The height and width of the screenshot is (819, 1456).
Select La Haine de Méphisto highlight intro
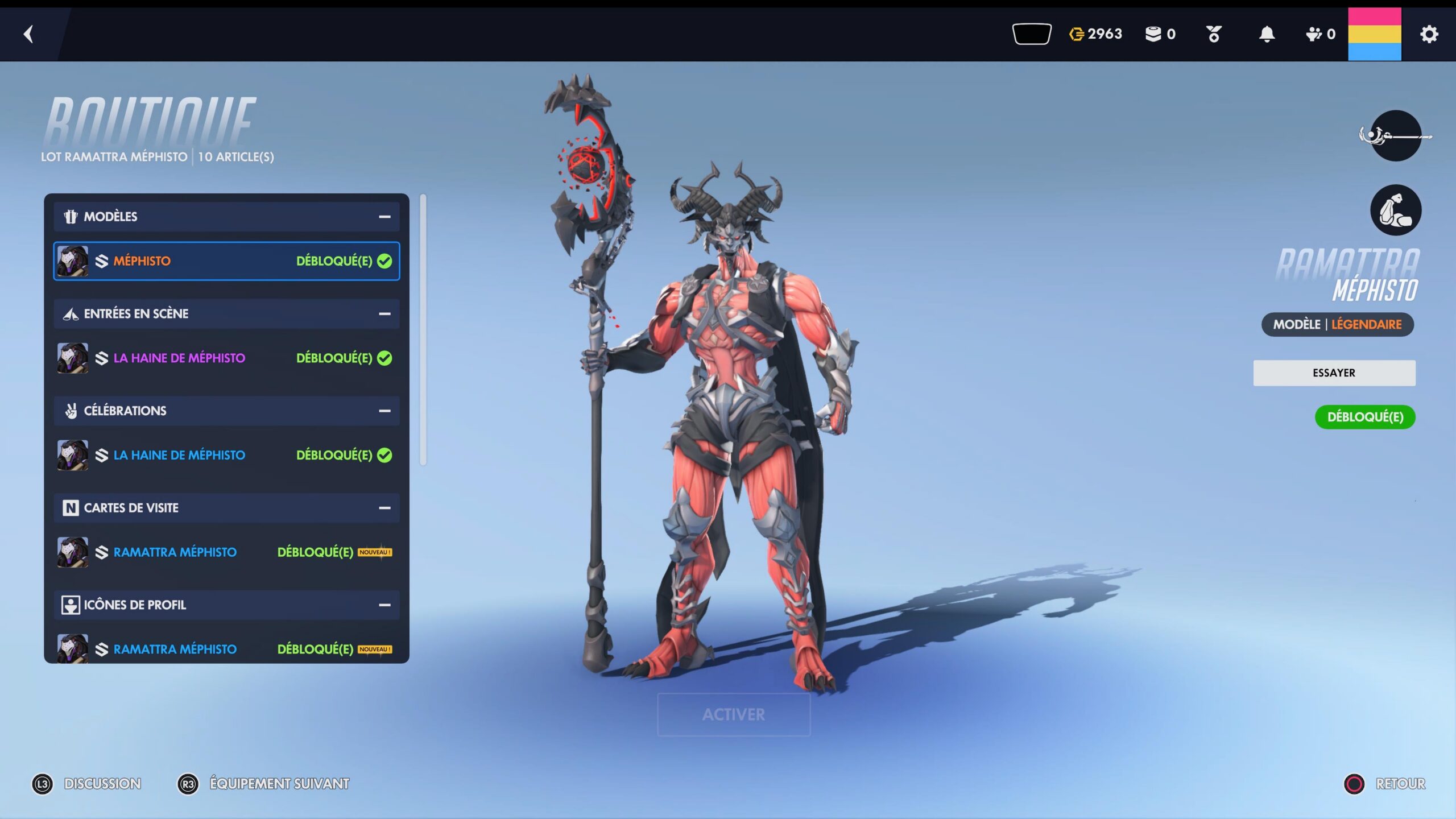[226, 358]
